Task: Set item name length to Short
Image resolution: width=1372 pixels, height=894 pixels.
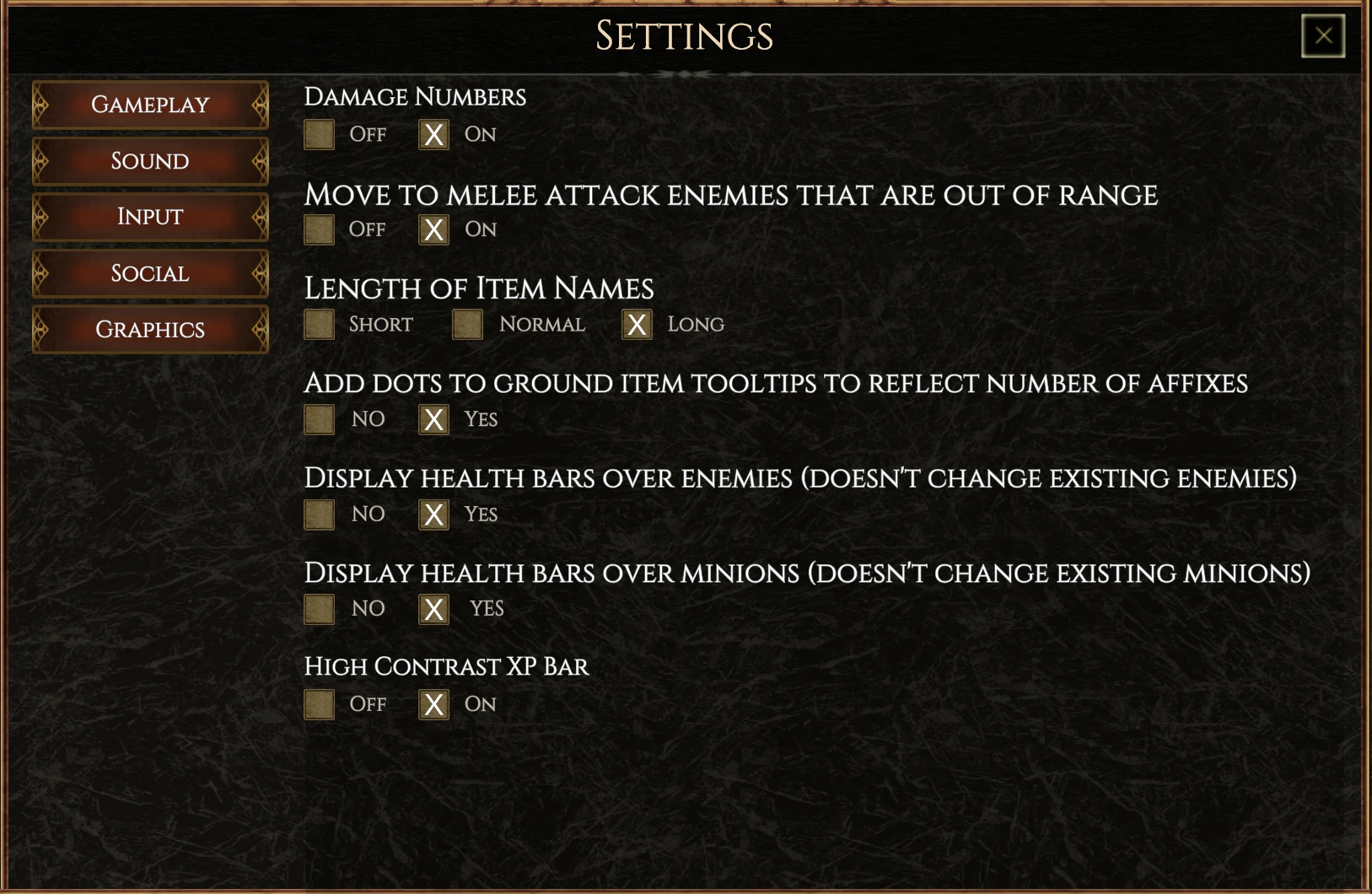Action: pyautogui.click(x=319, y=325)
